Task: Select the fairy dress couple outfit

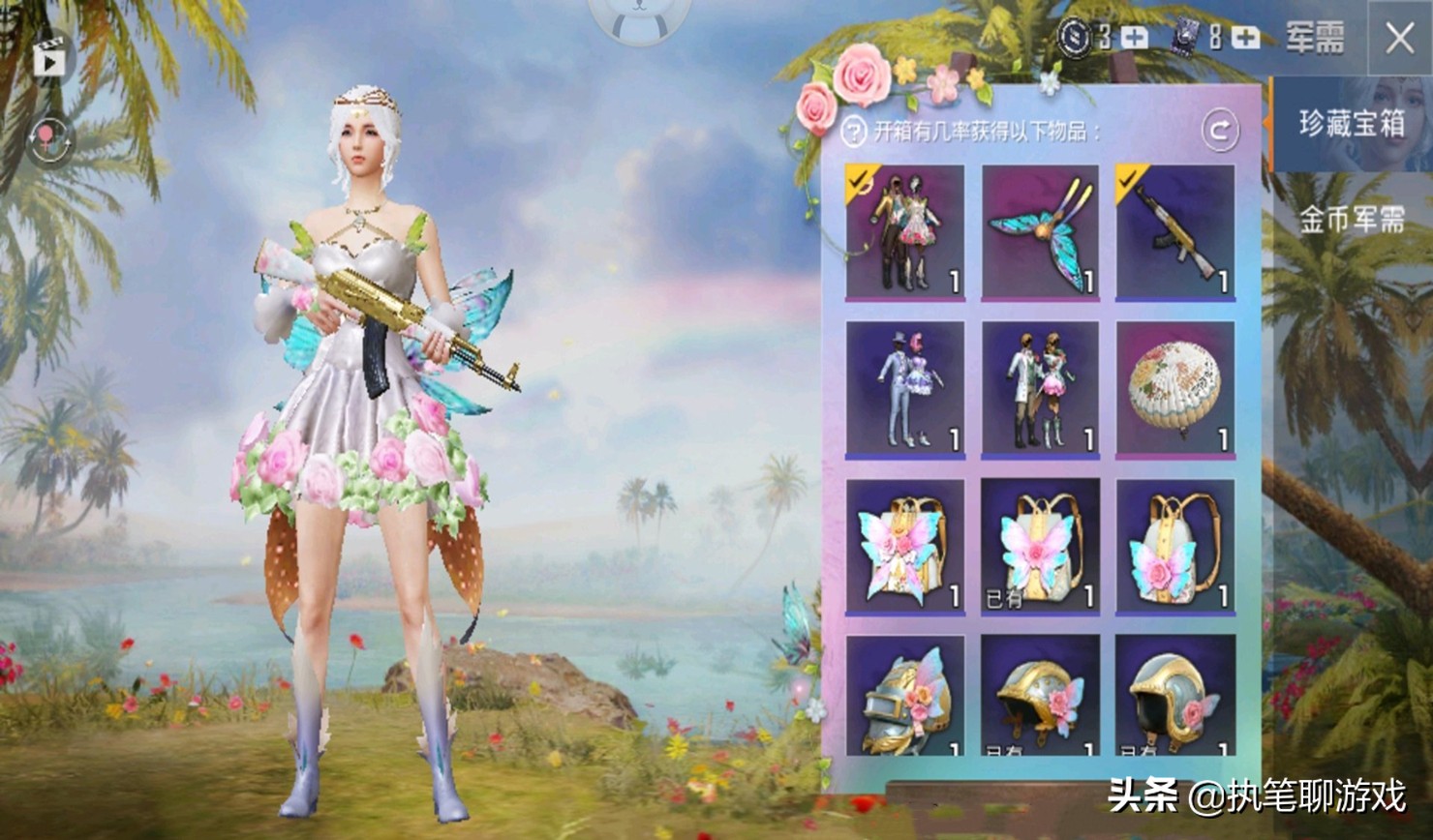Action: [x=905, y=232]
